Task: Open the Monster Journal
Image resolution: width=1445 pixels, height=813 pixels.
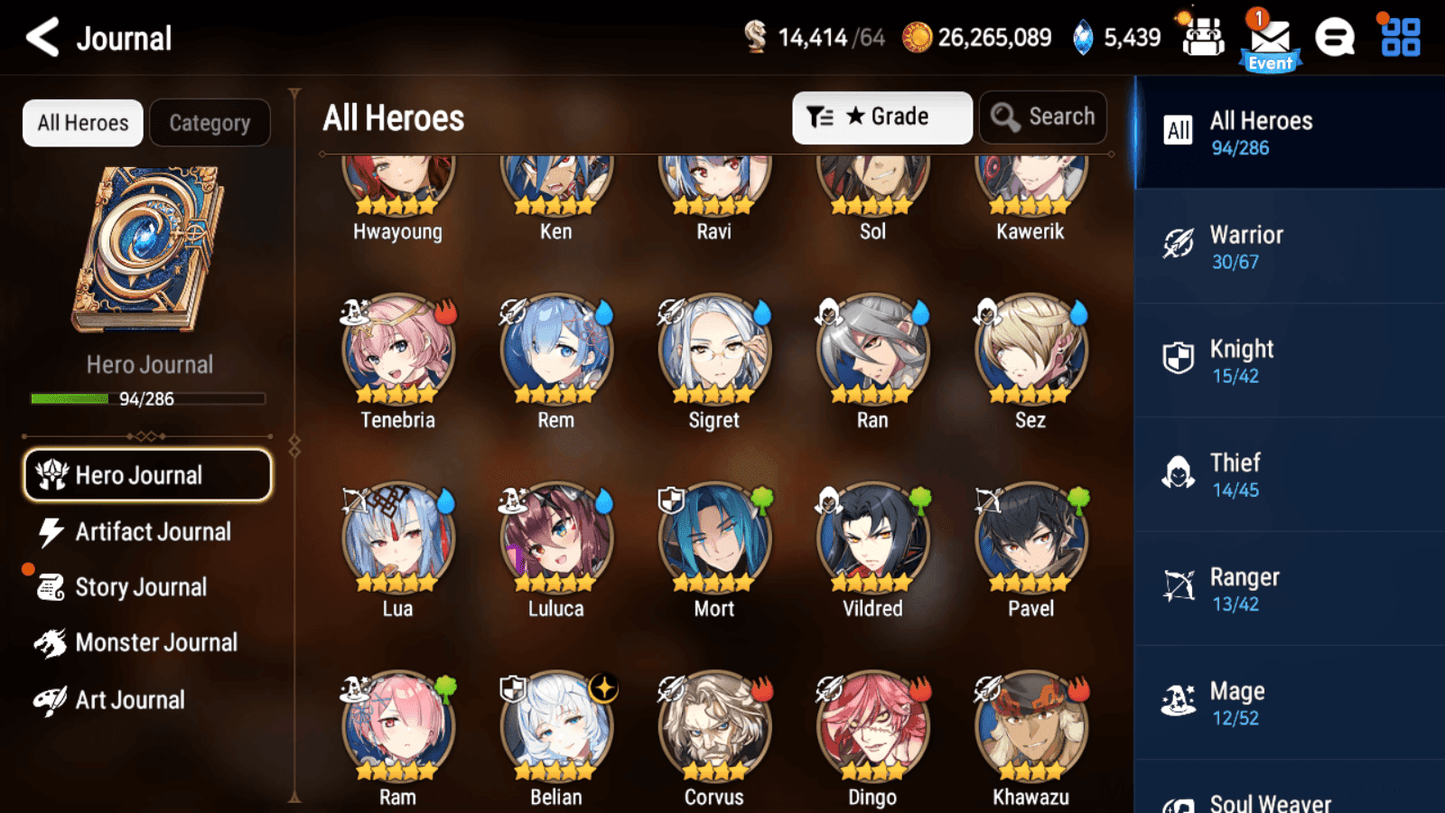Action: click(x=156, y=643)
